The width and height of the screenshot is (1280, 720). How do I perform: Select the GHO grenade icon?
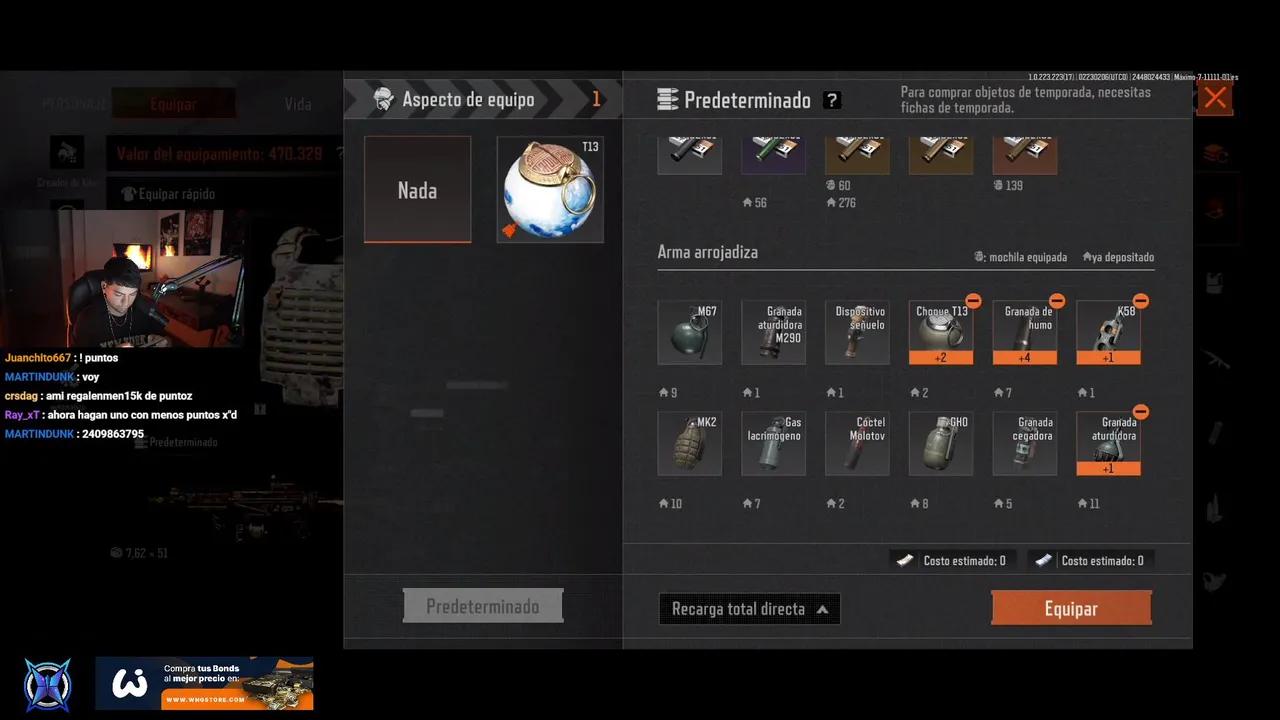[941, 442]
